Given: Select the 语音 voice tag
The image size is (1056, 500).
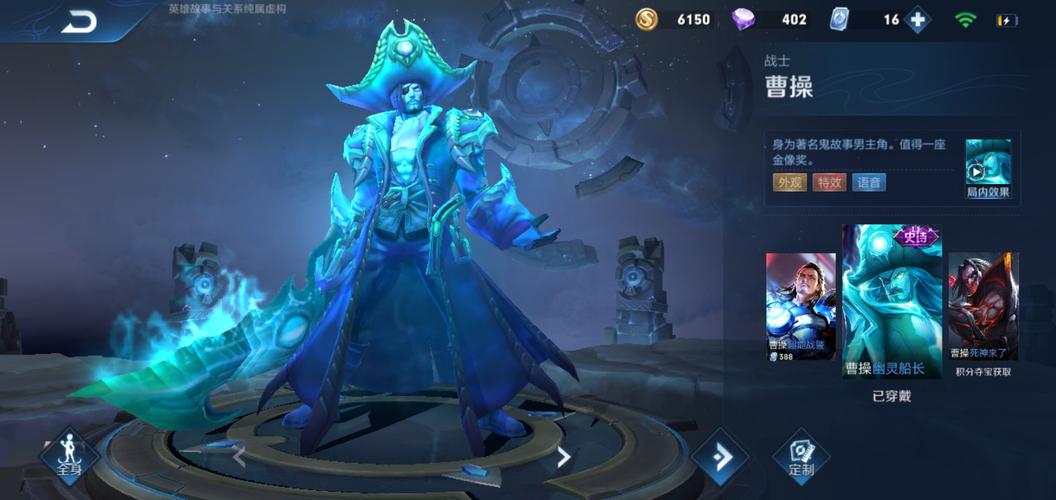Looking at the screenshot, I should (x=868, y=182).
